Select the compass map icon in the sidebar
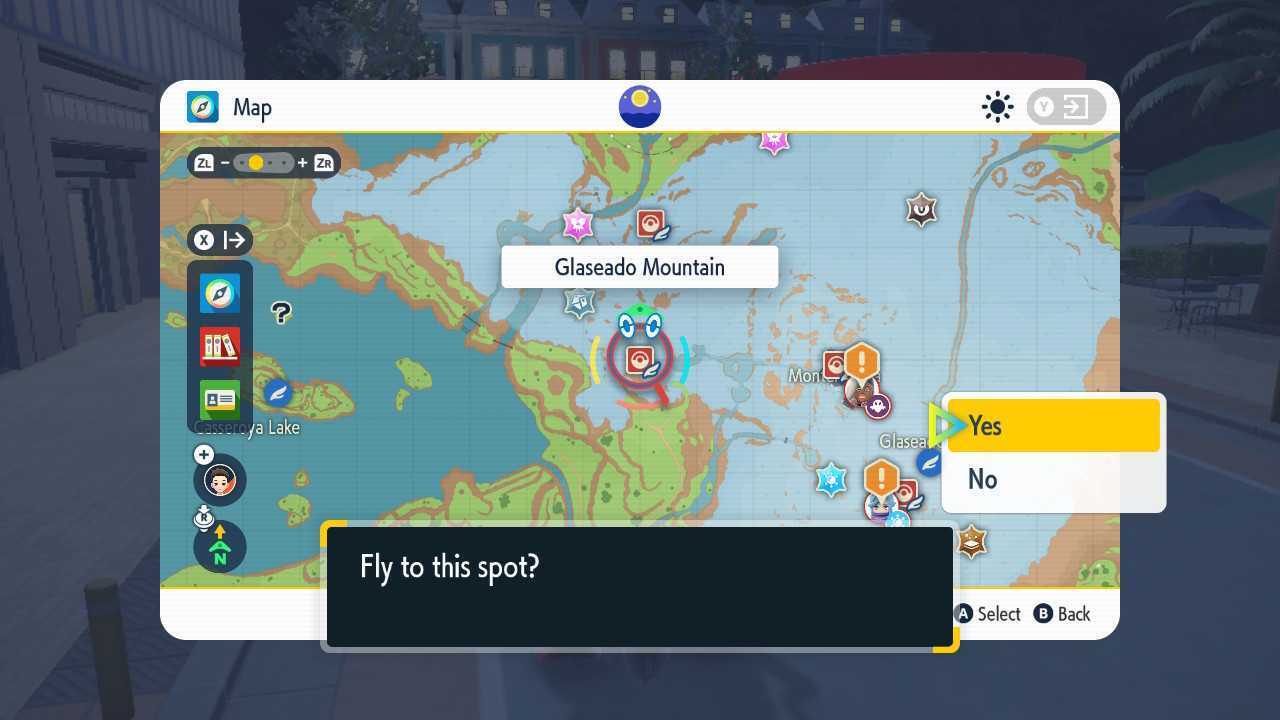 coord(219,293)
